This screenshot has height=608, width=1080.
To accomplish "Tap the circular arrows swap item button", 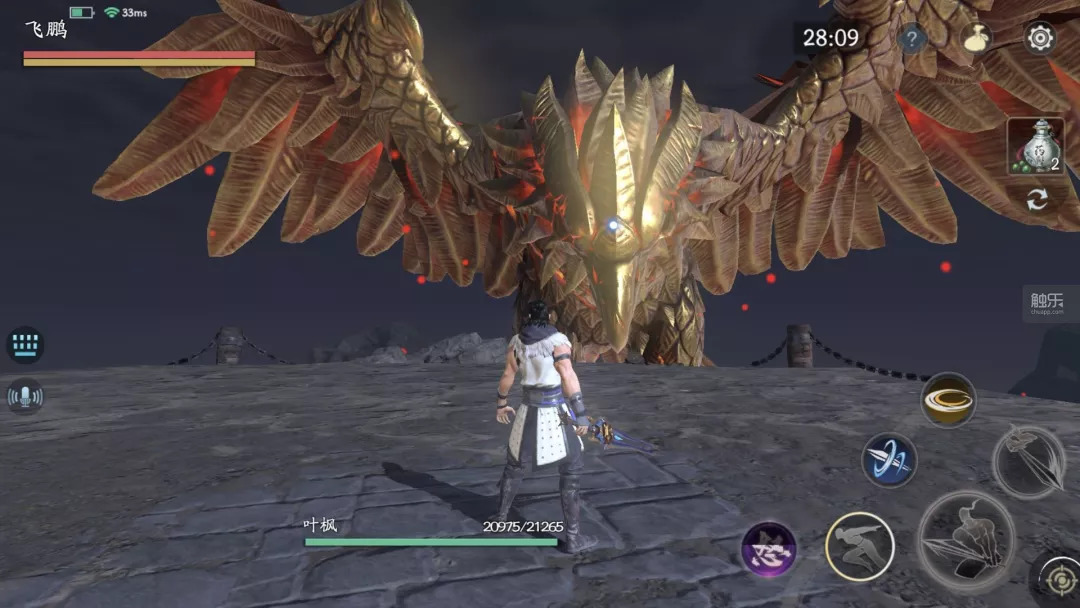I will coord(1037,199).
